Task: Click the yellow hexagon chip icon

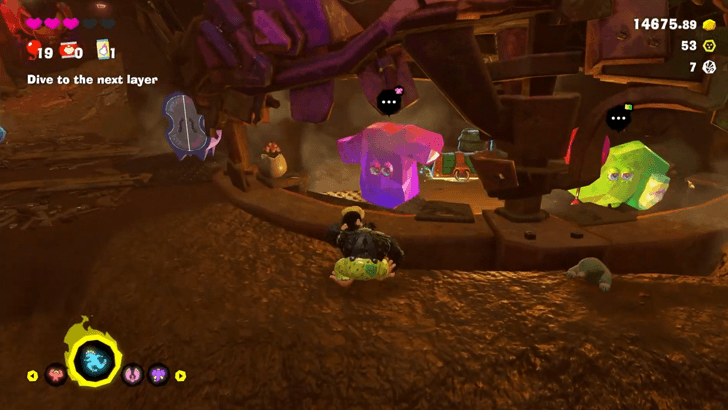Action: coord(709,46)
